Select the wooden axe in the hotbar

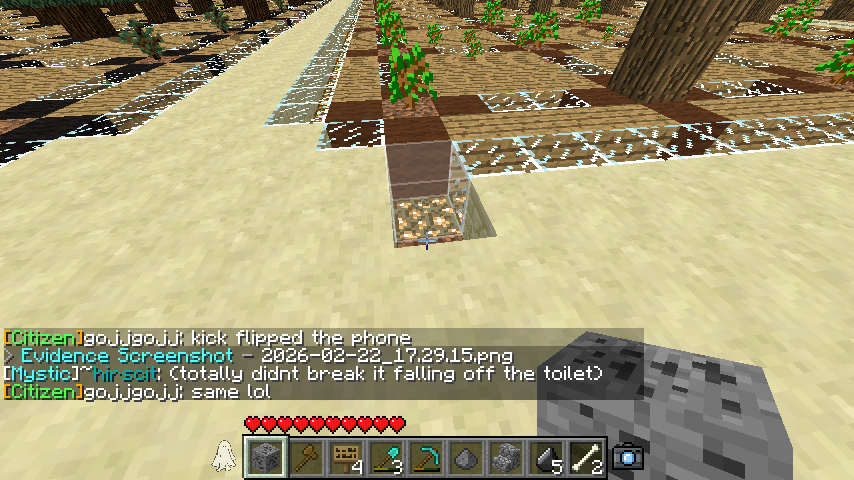[306, 458]
